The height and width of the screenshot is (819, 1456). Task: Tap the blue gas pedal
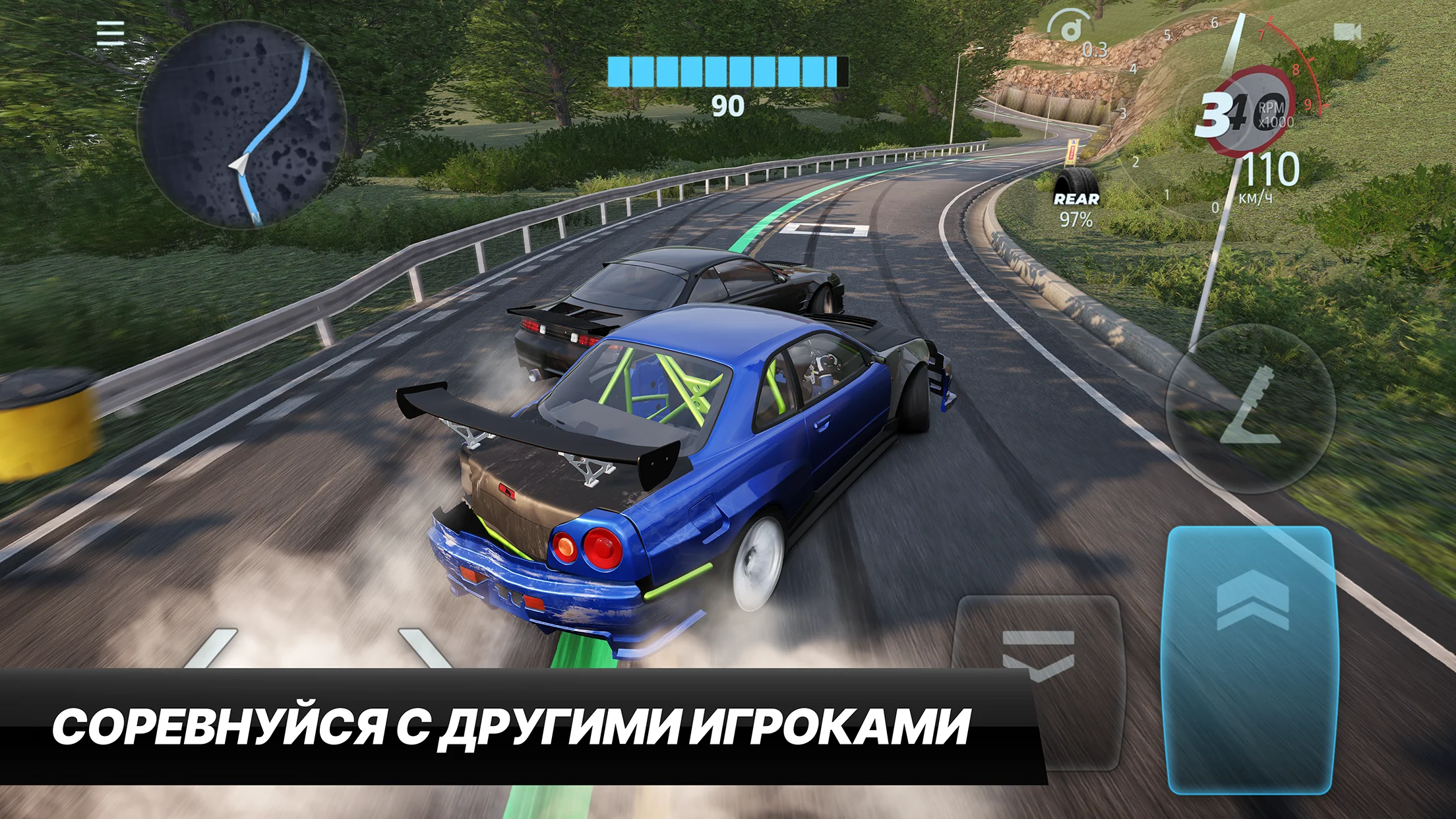coord(1250,659)
